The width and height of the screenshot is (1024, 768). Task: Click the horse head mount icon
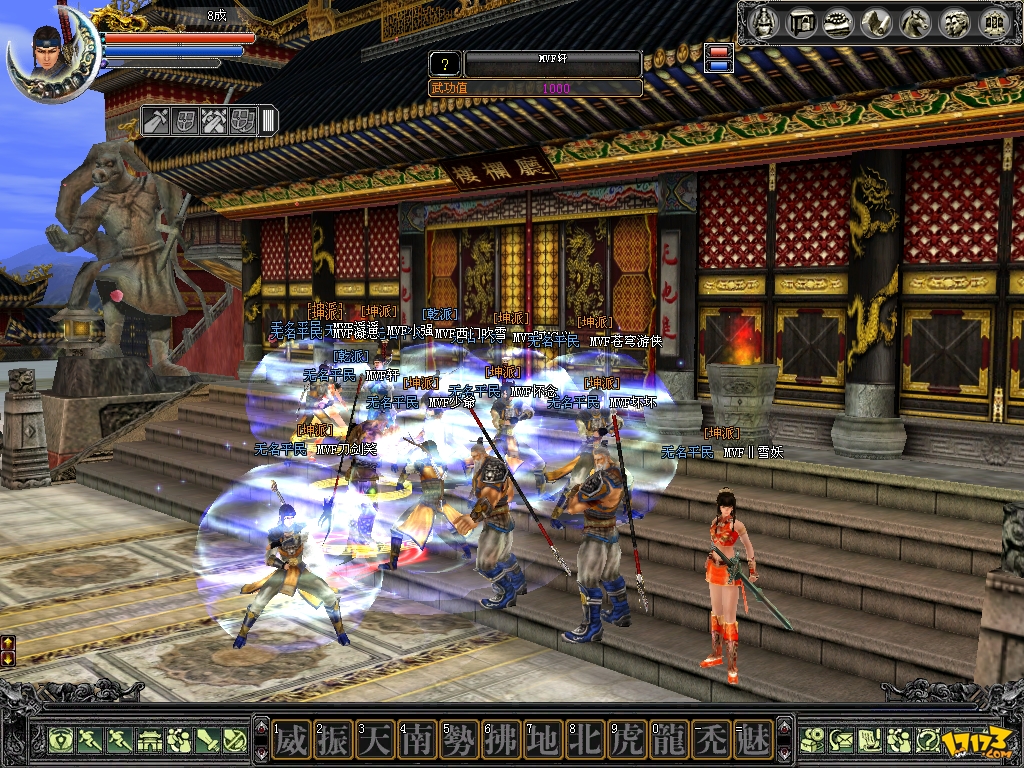pyautogui.click(x=916, y=23)
